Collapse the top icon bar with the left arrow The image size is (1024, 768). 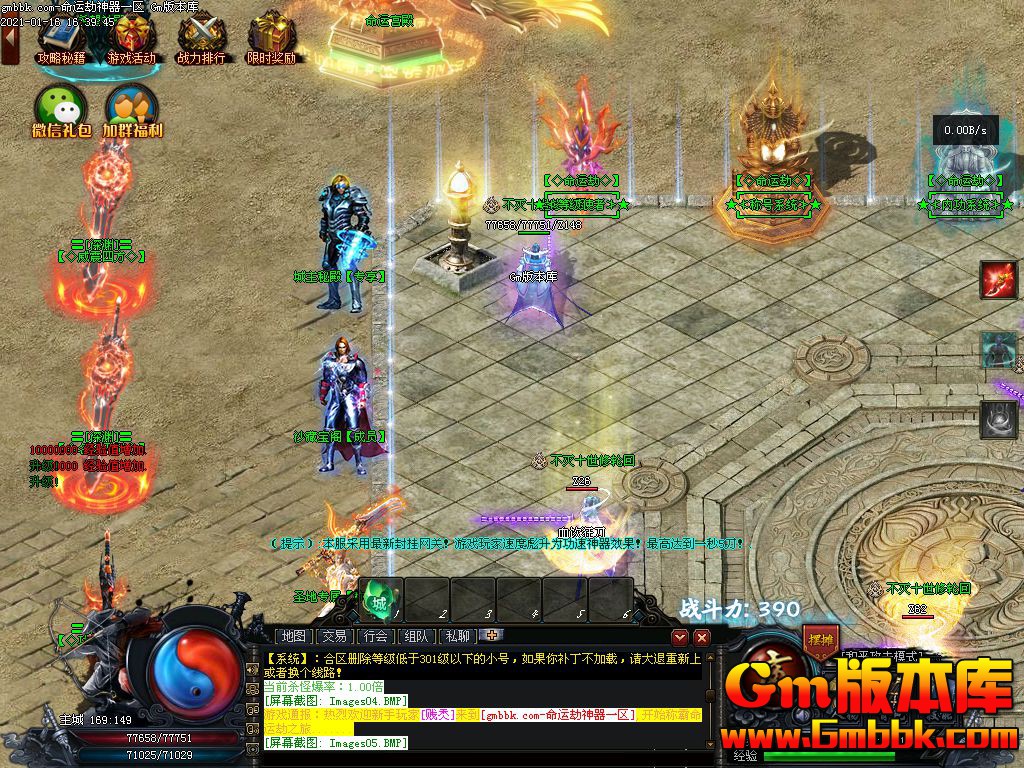pos(10,46)
